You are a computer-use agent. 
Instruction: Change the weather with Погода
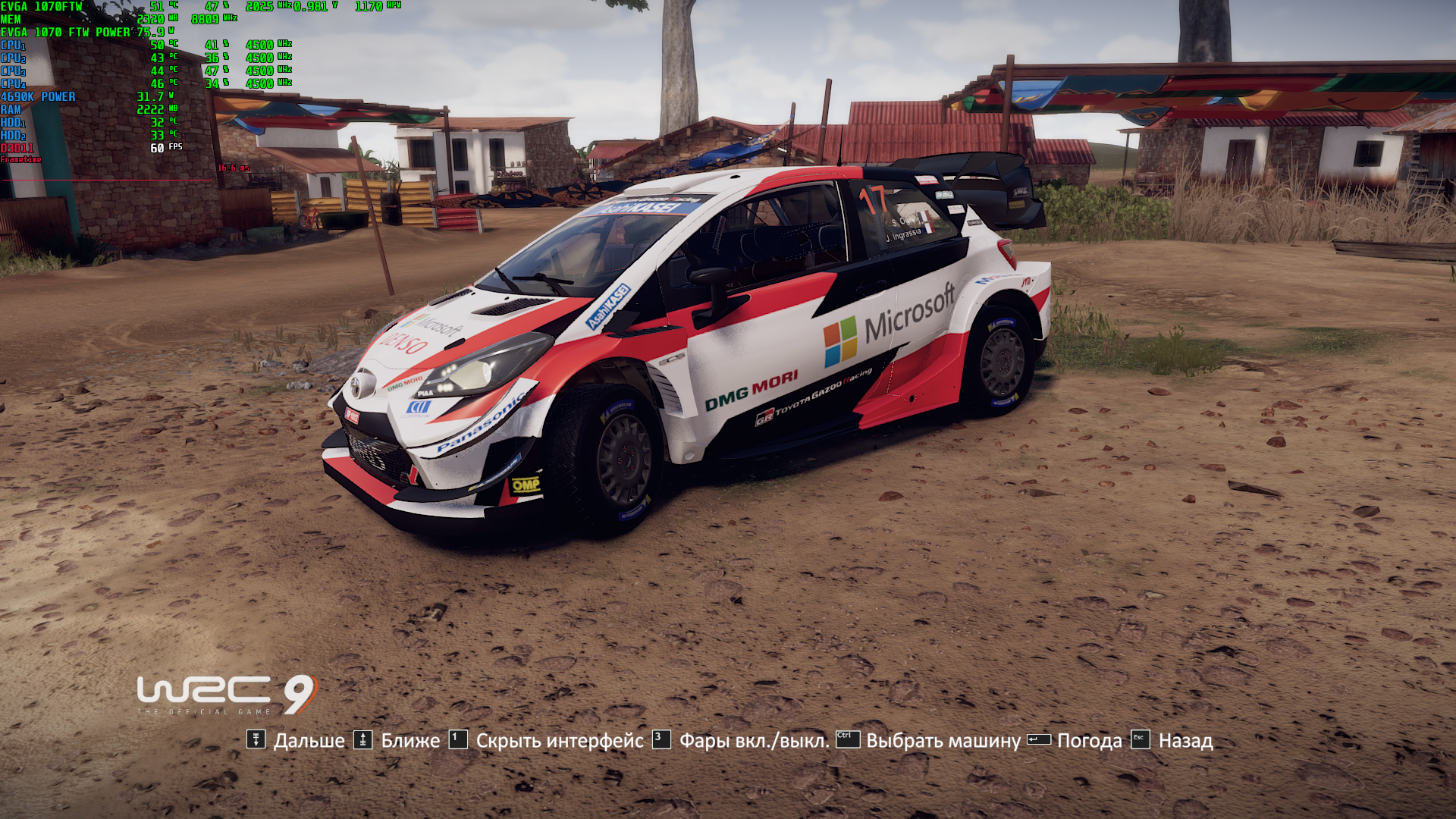click(x=1089, y=741)
